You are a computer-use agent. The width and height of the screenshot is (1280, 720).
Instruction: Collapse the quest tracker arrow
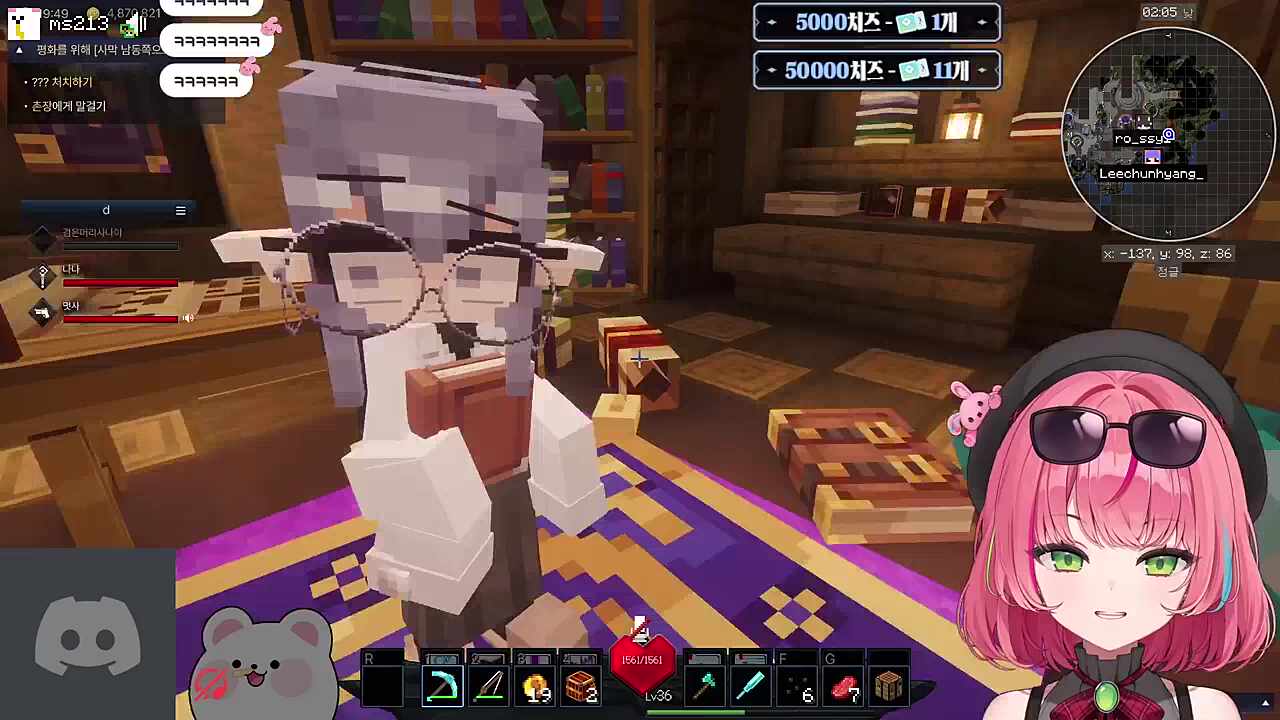[x=18, y=49]
